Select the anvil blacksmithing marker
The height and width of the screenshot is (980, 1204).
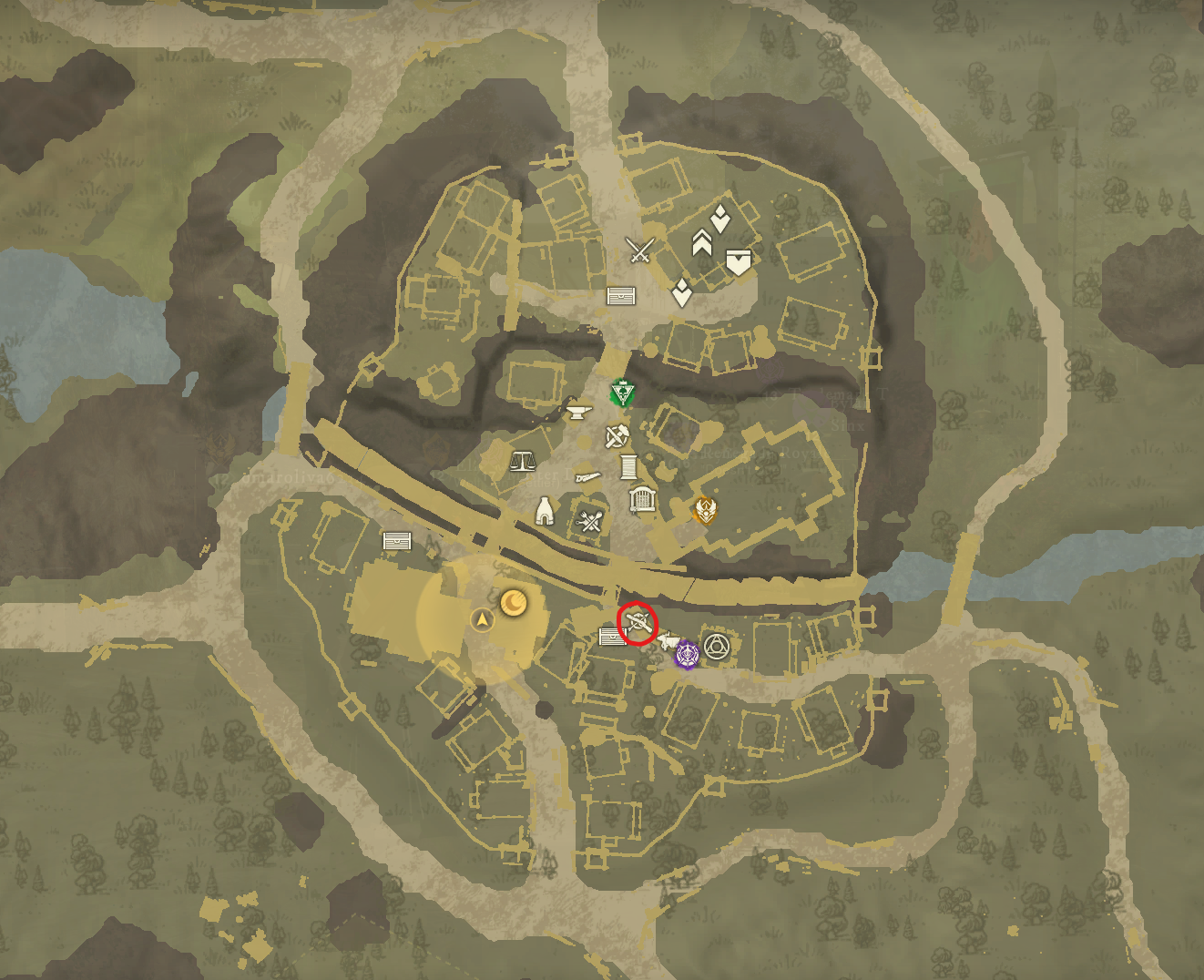578,412
